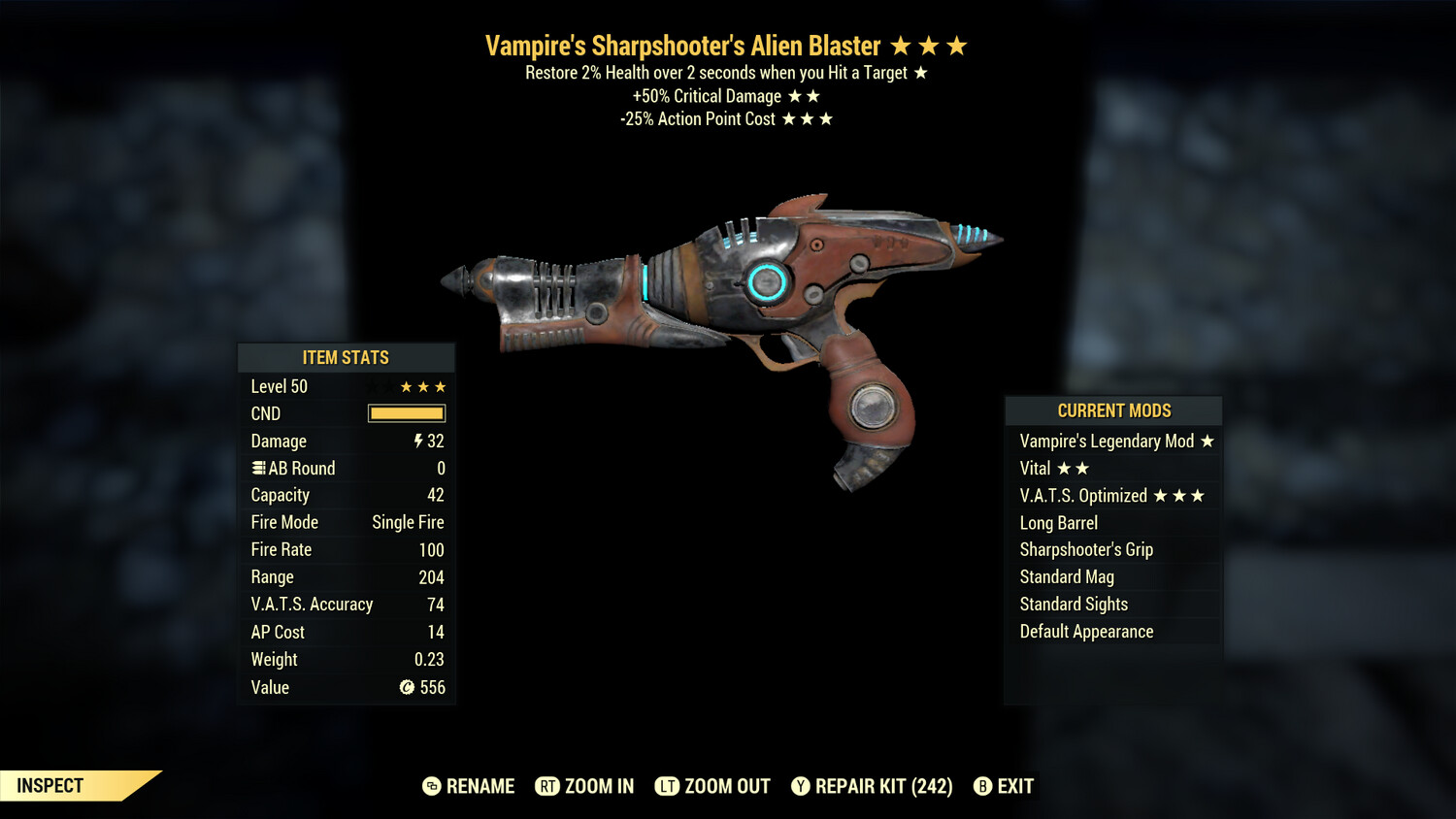Click the LT Zoom Out button icon
Viewport: 1456px width, 819px height.
669,786
